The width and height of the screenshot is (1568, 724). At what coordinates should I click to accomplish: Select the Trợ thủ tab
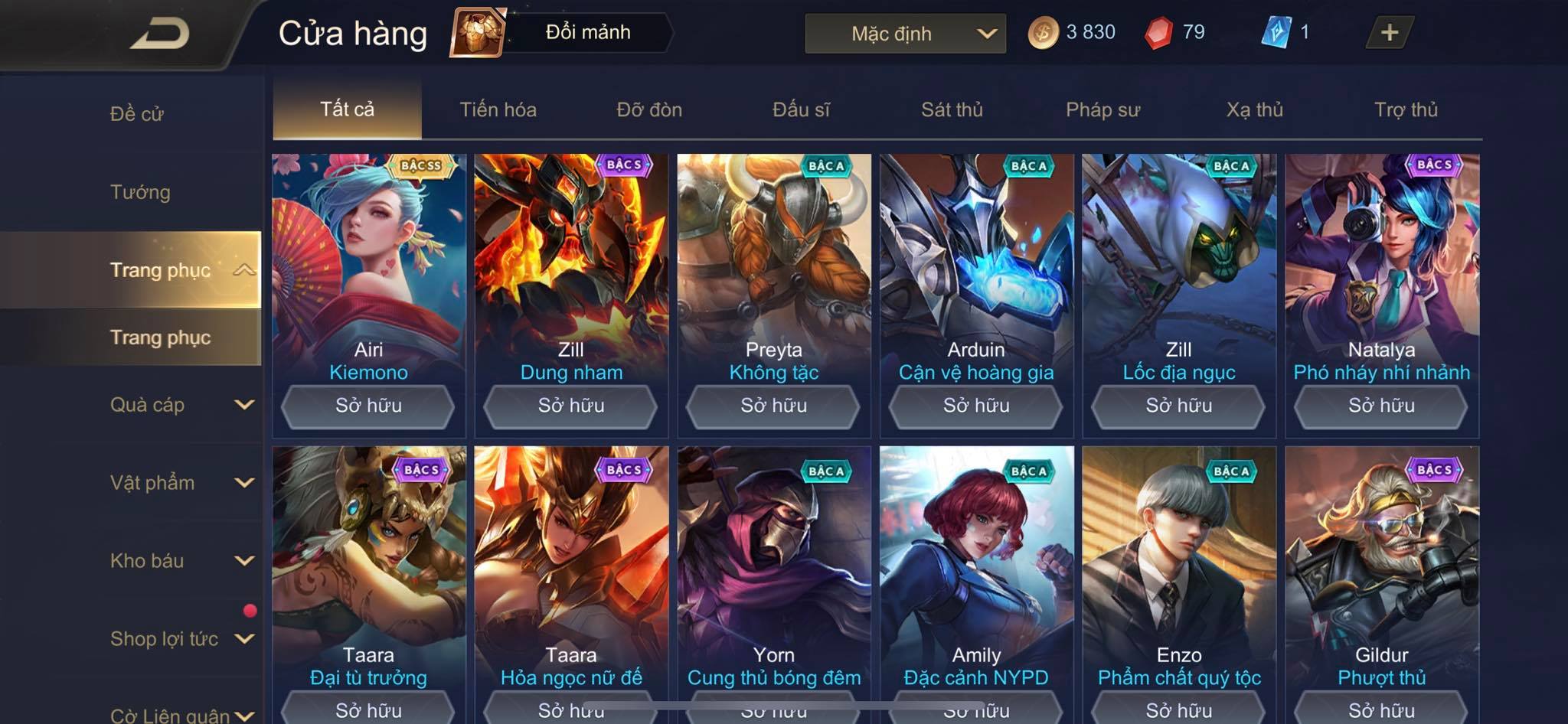[1406, 109]
